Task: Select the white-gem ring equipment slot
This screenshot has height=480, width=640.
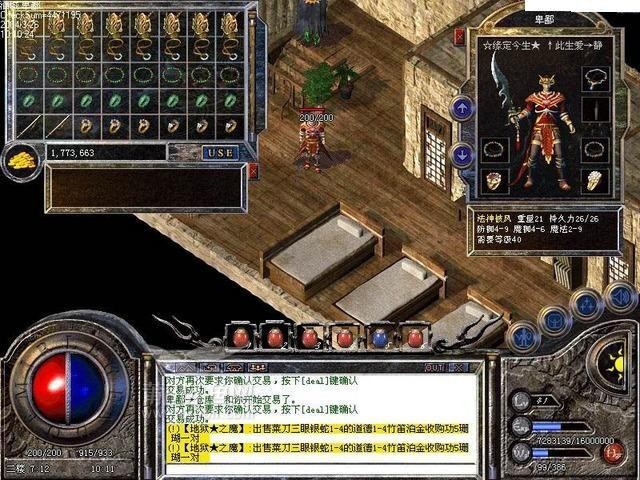Action: [596, 181]
